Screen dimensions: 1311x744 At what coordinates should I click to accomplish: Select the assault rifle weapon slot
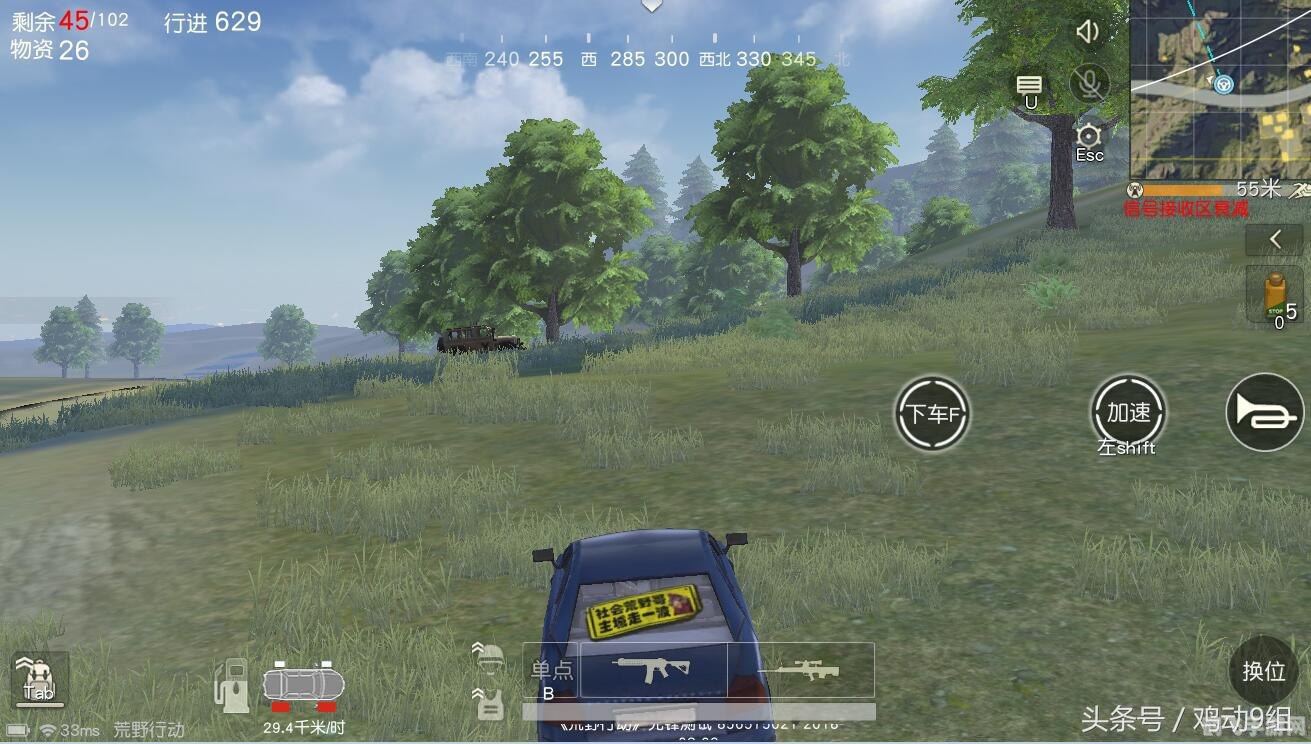pos(653,669)
